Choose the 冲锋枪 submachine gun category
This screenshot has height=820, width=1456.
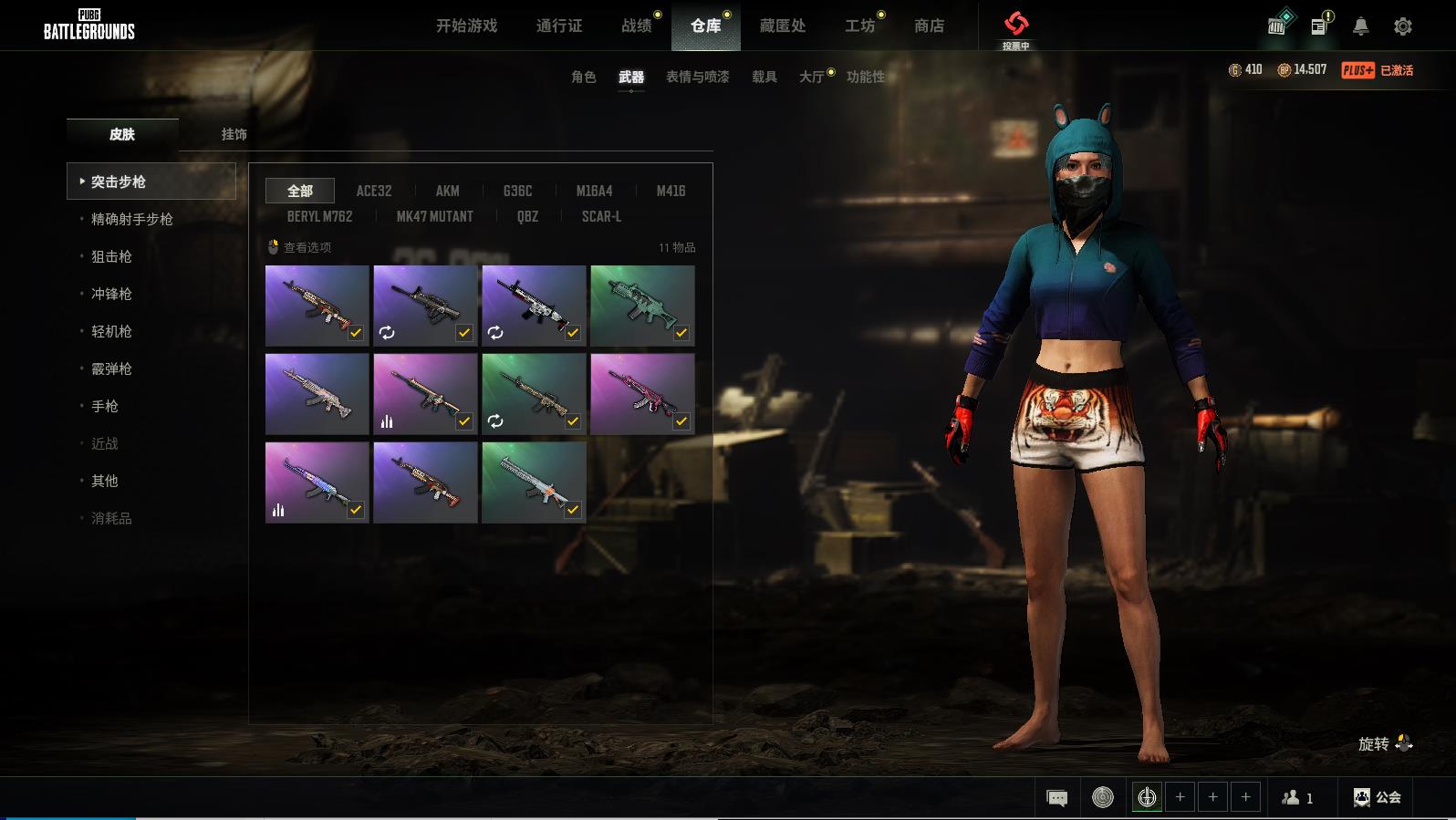pos(111,294)
